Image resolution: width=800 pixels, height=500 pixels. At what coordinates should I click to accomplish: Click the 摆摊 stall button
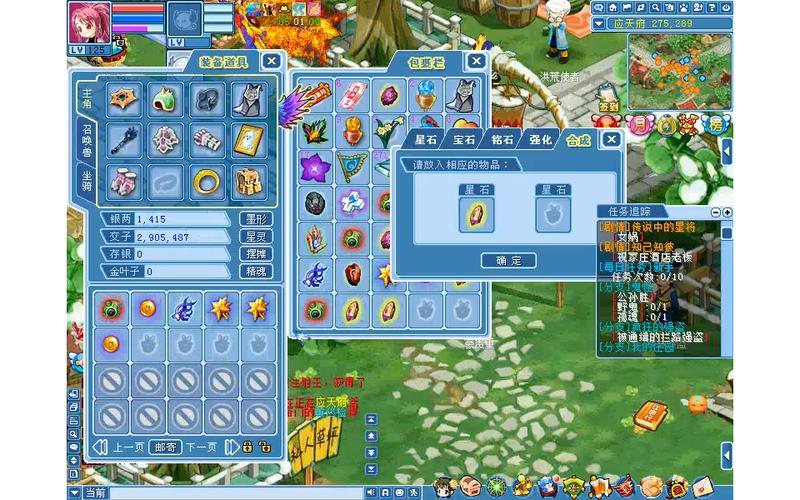[x=255, y=254]
